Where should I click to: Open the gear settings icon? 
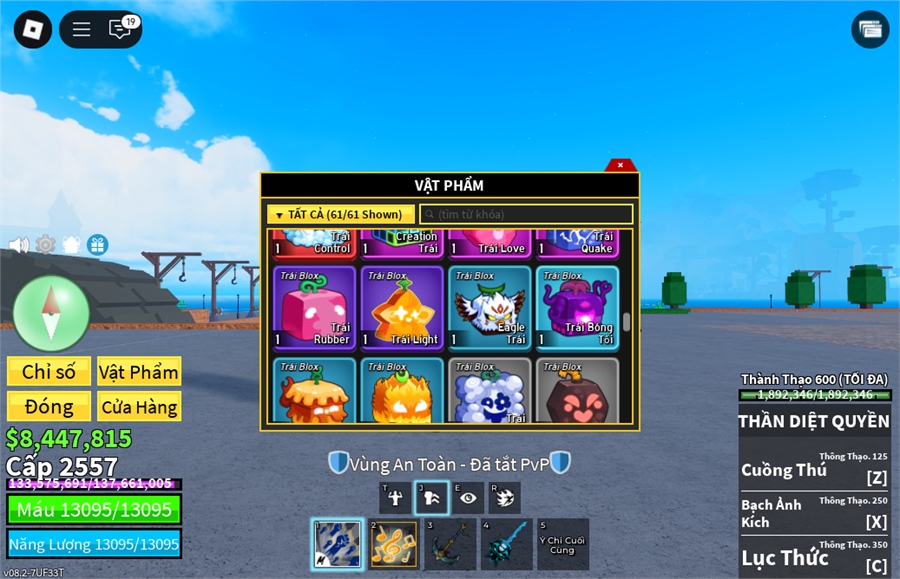pos(45,244)
